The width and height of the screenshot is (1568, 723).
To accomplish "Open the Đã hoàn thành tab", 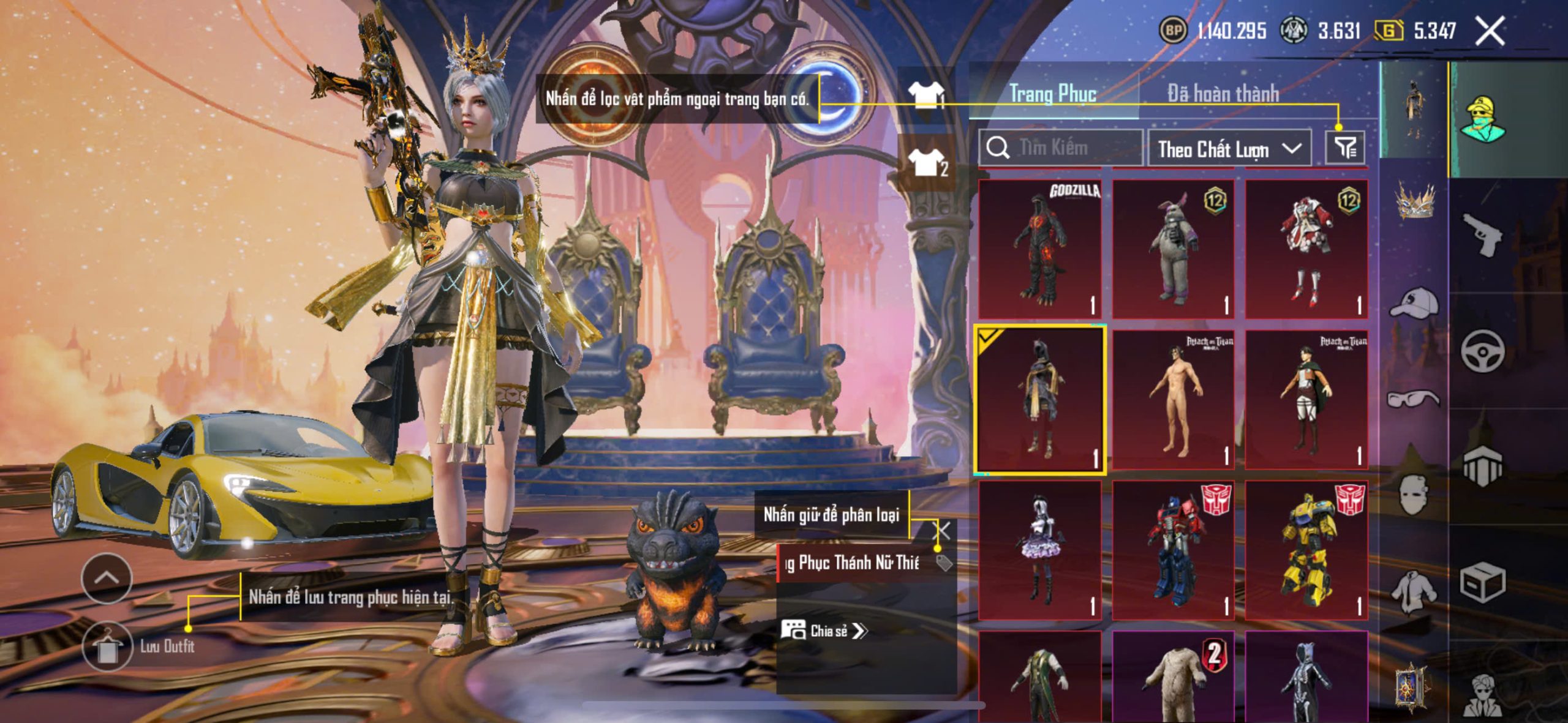I will pyautogui.click(x=1223, y=94).
